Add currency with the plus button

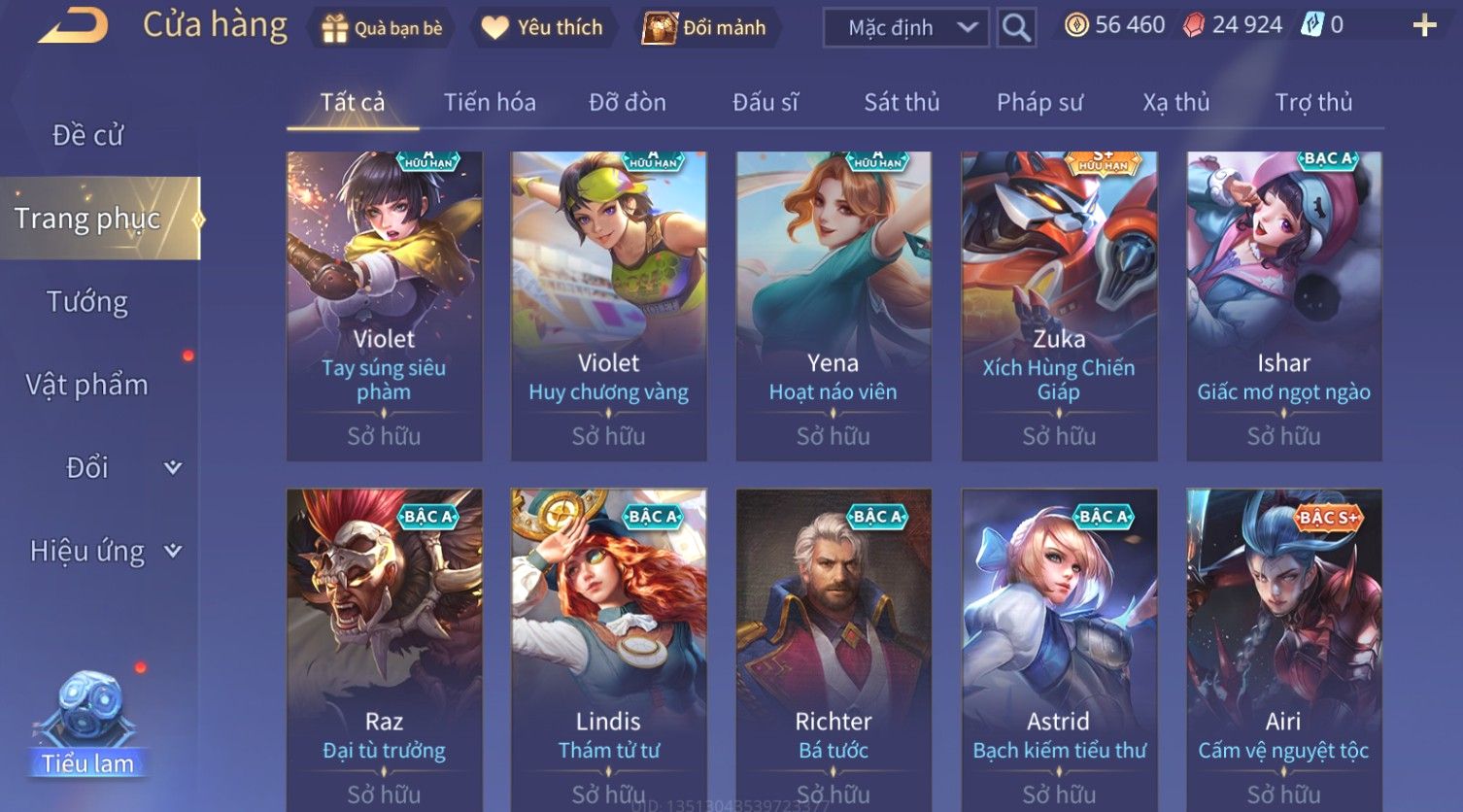[x=1424, y=26]
